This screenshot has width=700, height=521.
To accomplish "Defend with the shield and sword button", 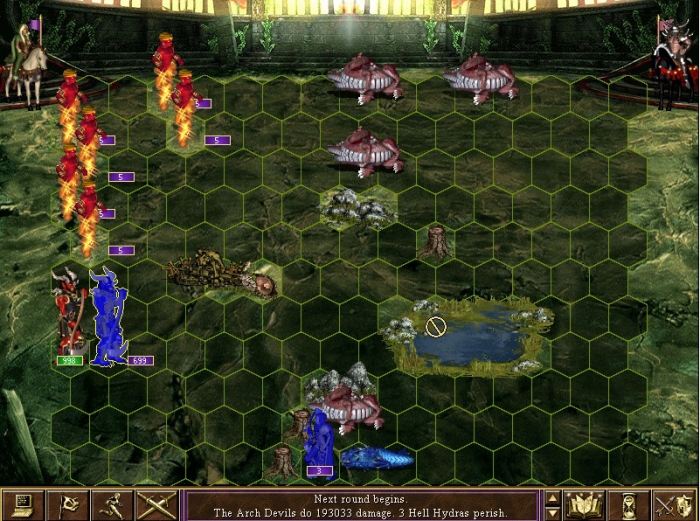I will click(674, 504).
